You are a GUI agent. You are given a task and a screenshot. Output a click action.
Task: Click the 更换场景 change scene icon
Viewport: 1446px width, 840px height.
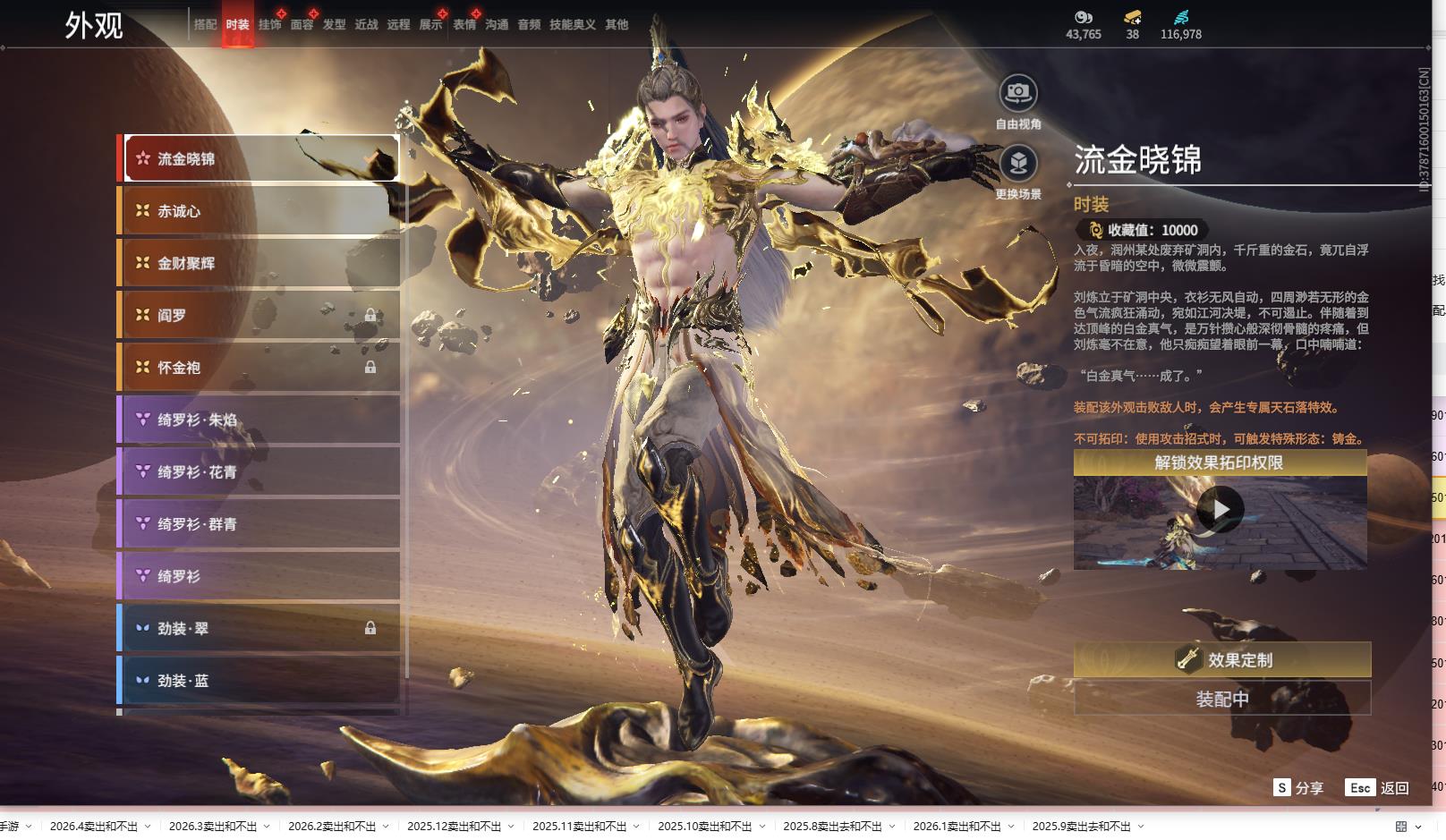[1018, 164]
